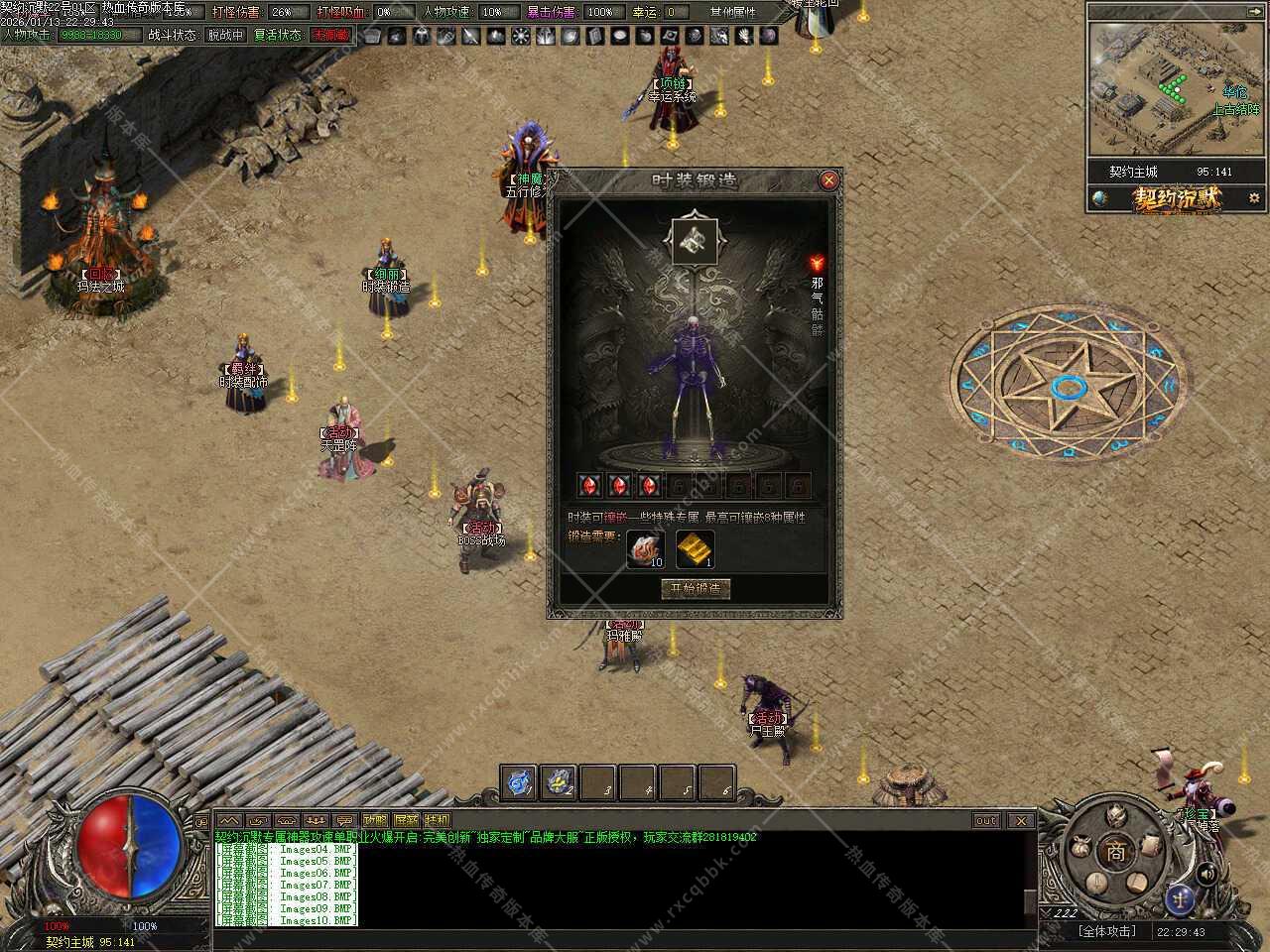The image size is (1270, 952).
Task: Click the 挂机 auto-play chat toolbar button
Action: 437,820
